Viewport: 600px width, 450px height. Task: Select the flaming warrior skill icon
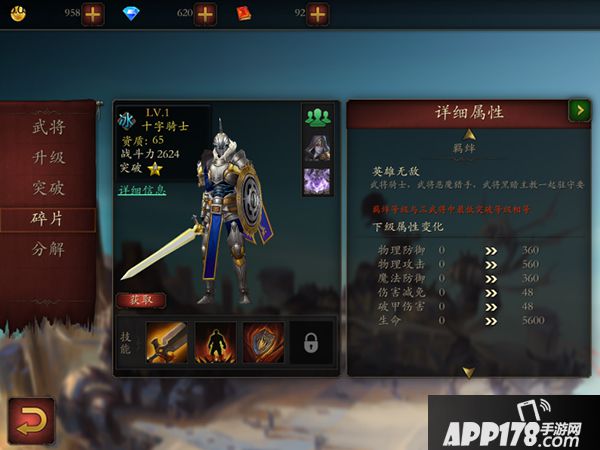215,342
